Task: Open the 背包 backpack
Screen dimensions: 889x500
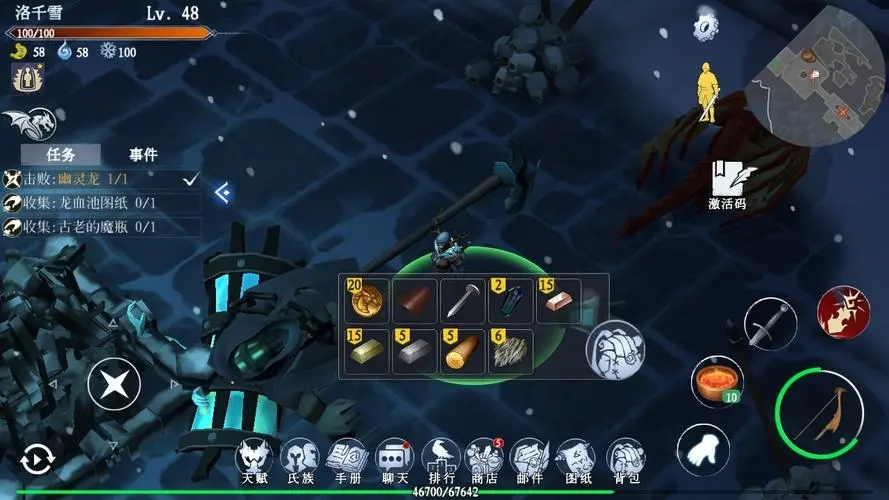Action: [x=624, y=461]
